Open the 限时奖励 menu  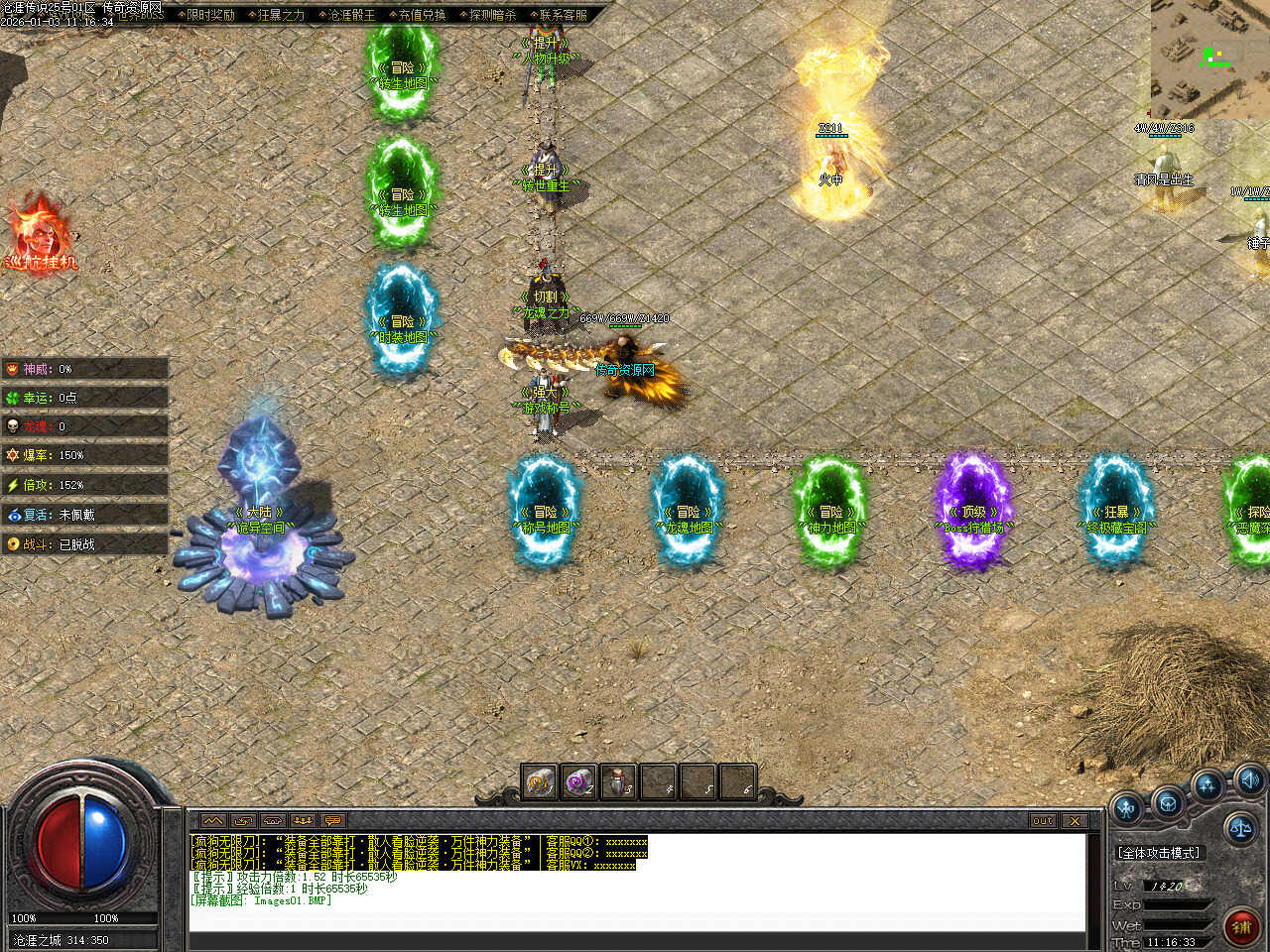210,15
